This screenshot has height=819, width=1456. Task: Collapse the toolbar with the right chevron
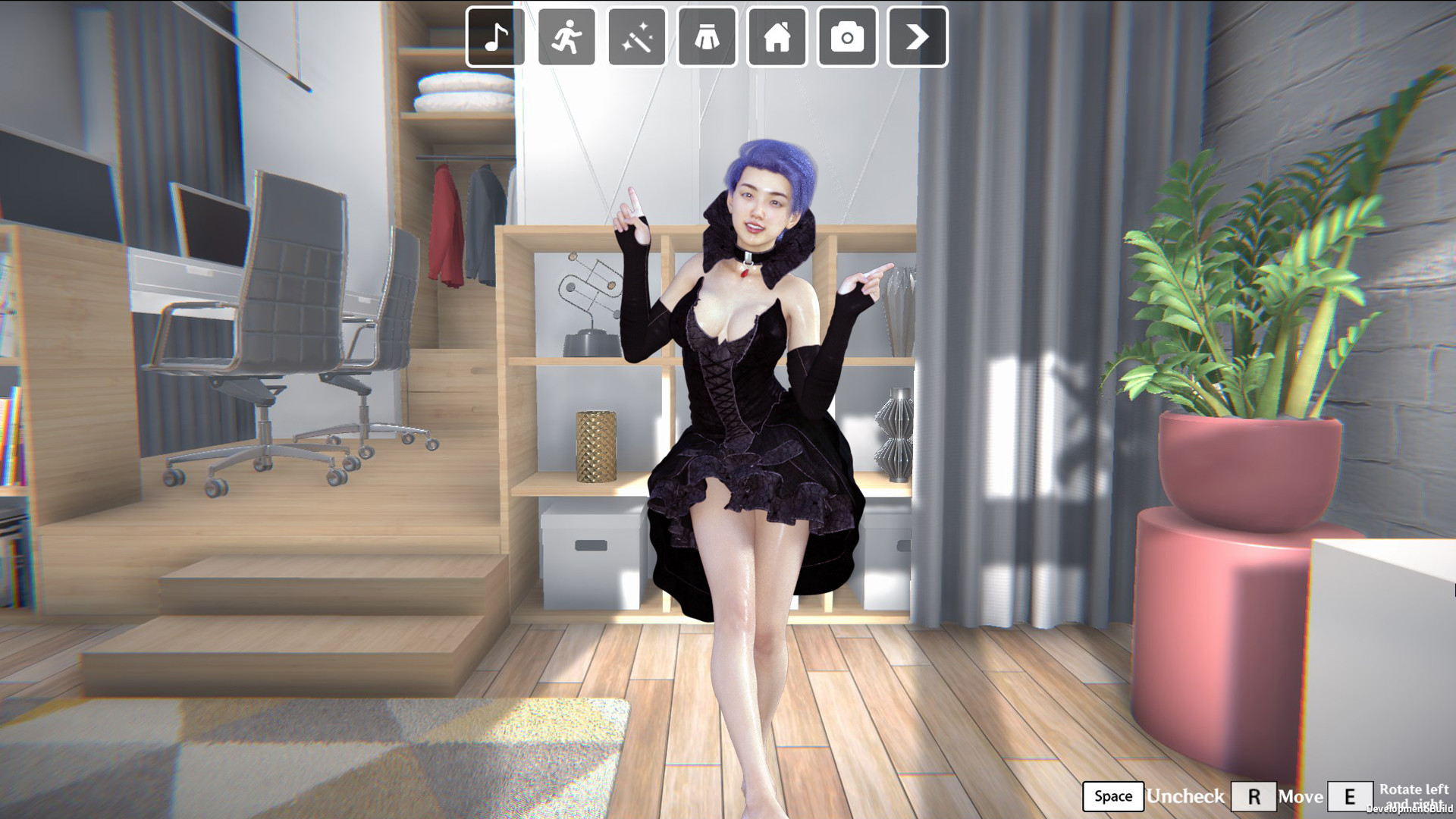[917, 34]
